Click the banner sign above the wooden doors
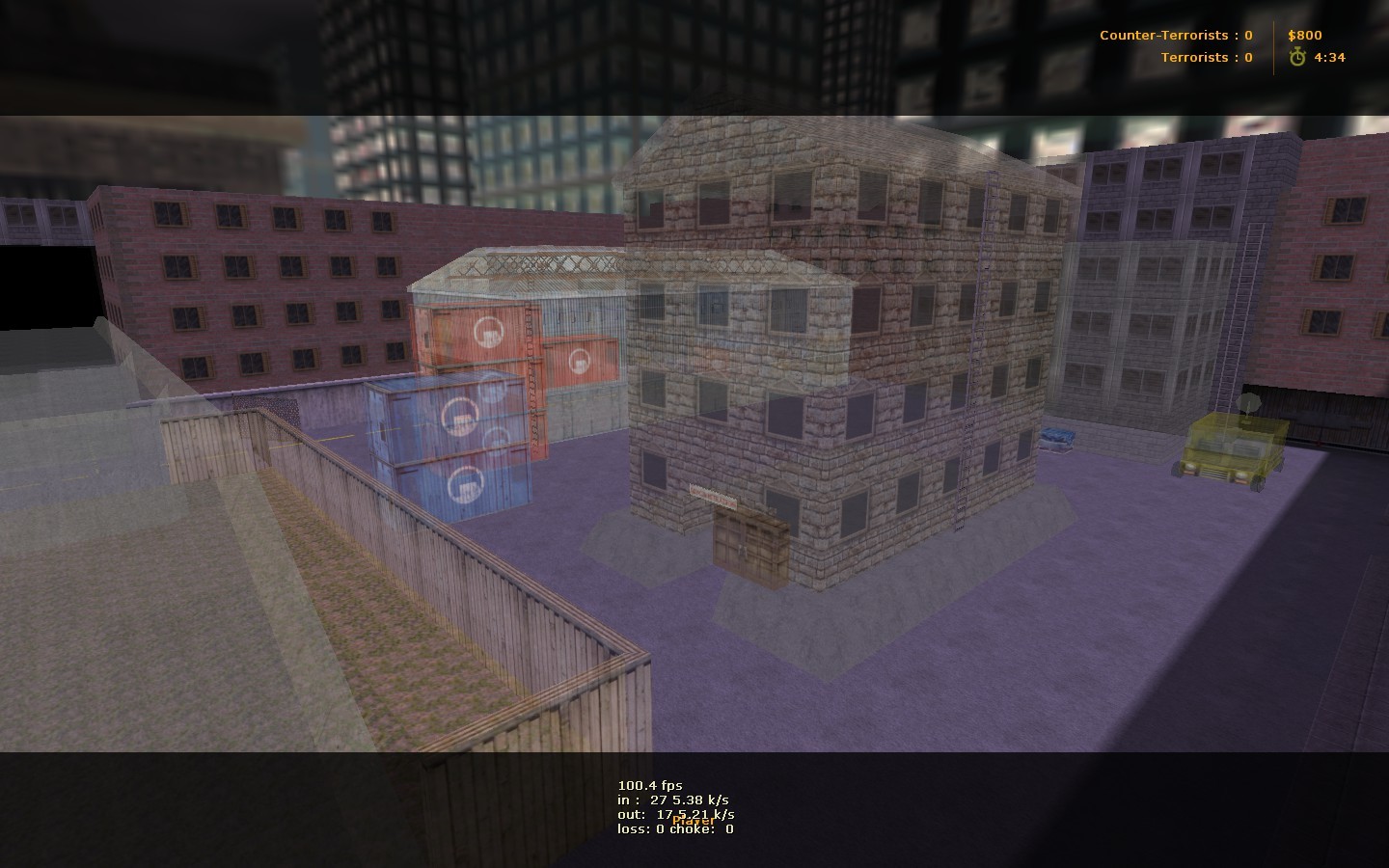1389x868 pixels. [x=714, y=494]
